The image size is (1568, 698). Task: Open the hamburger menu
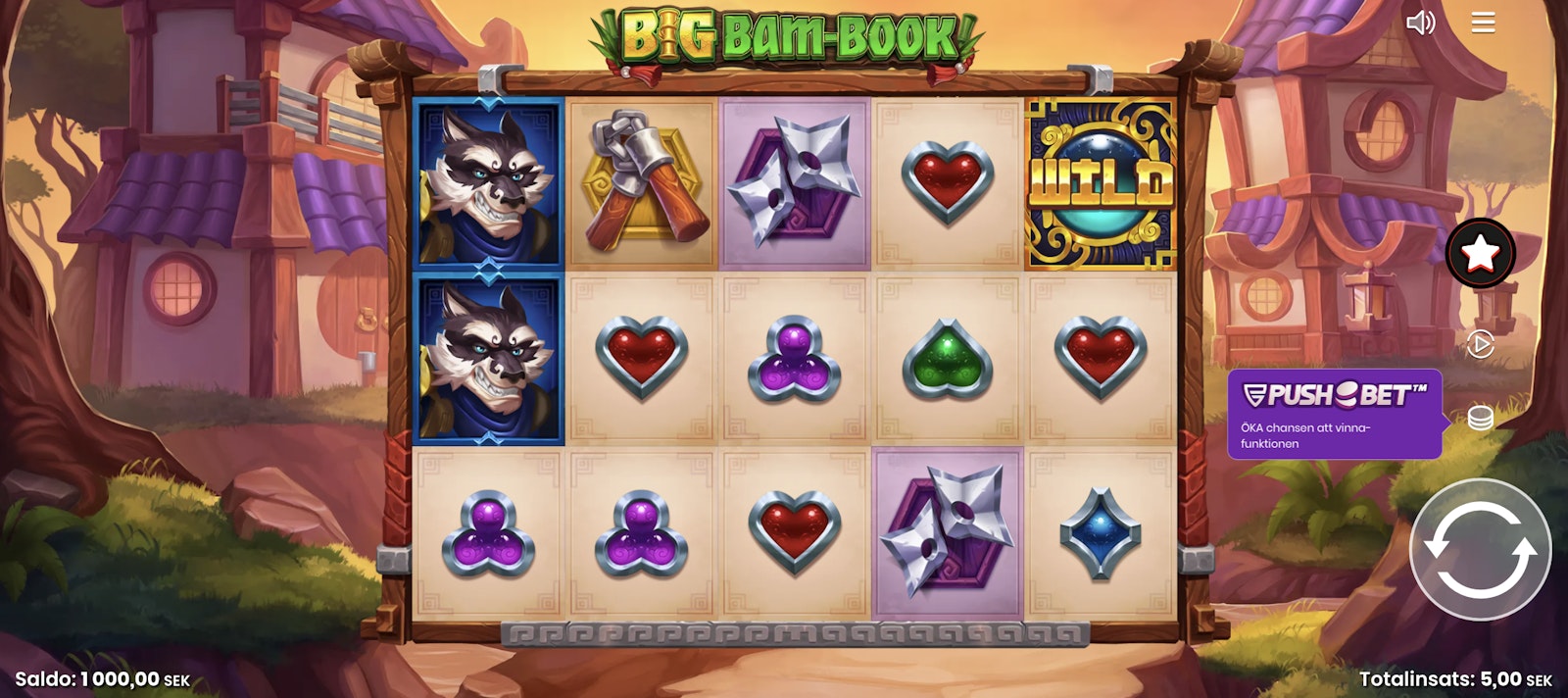tap(1483, 23)
